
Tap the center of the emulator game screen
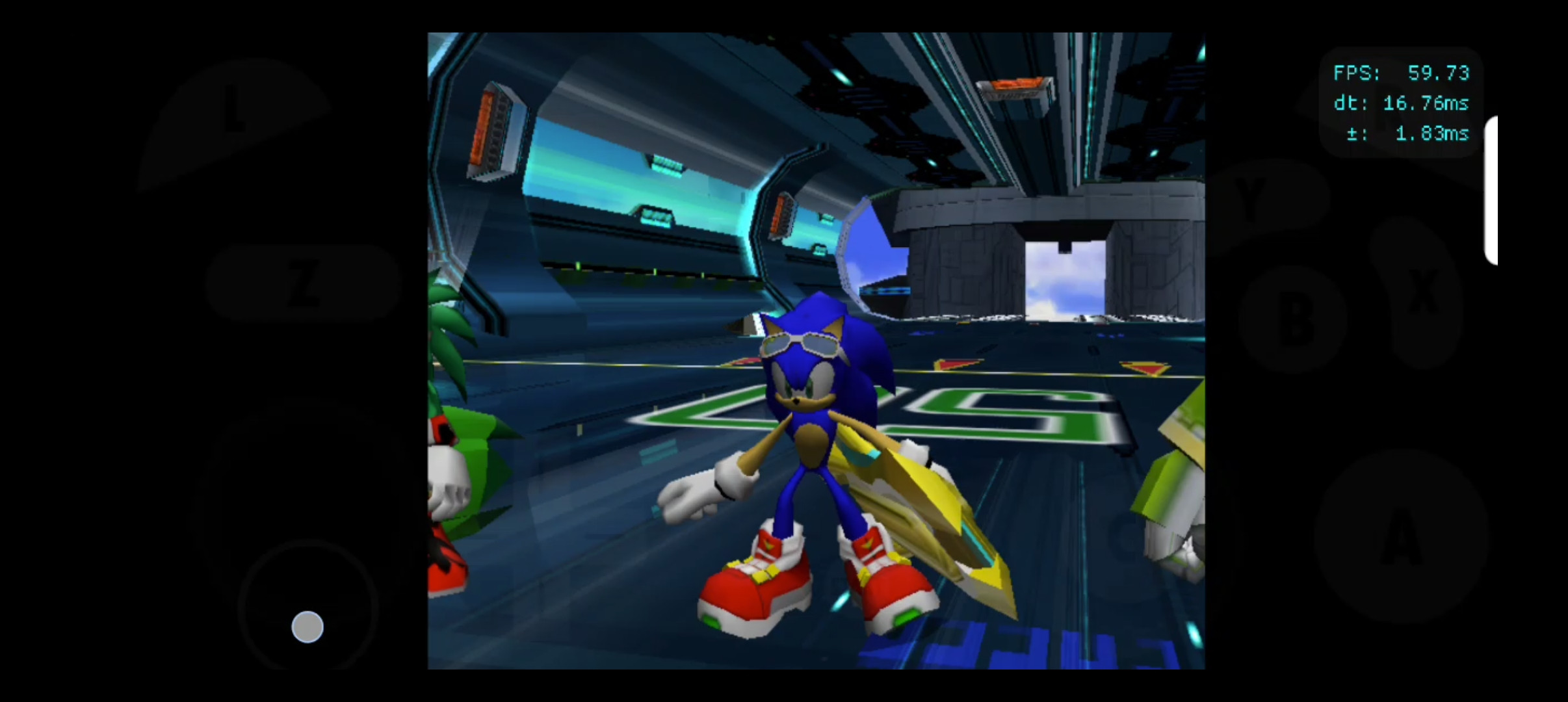817,351
